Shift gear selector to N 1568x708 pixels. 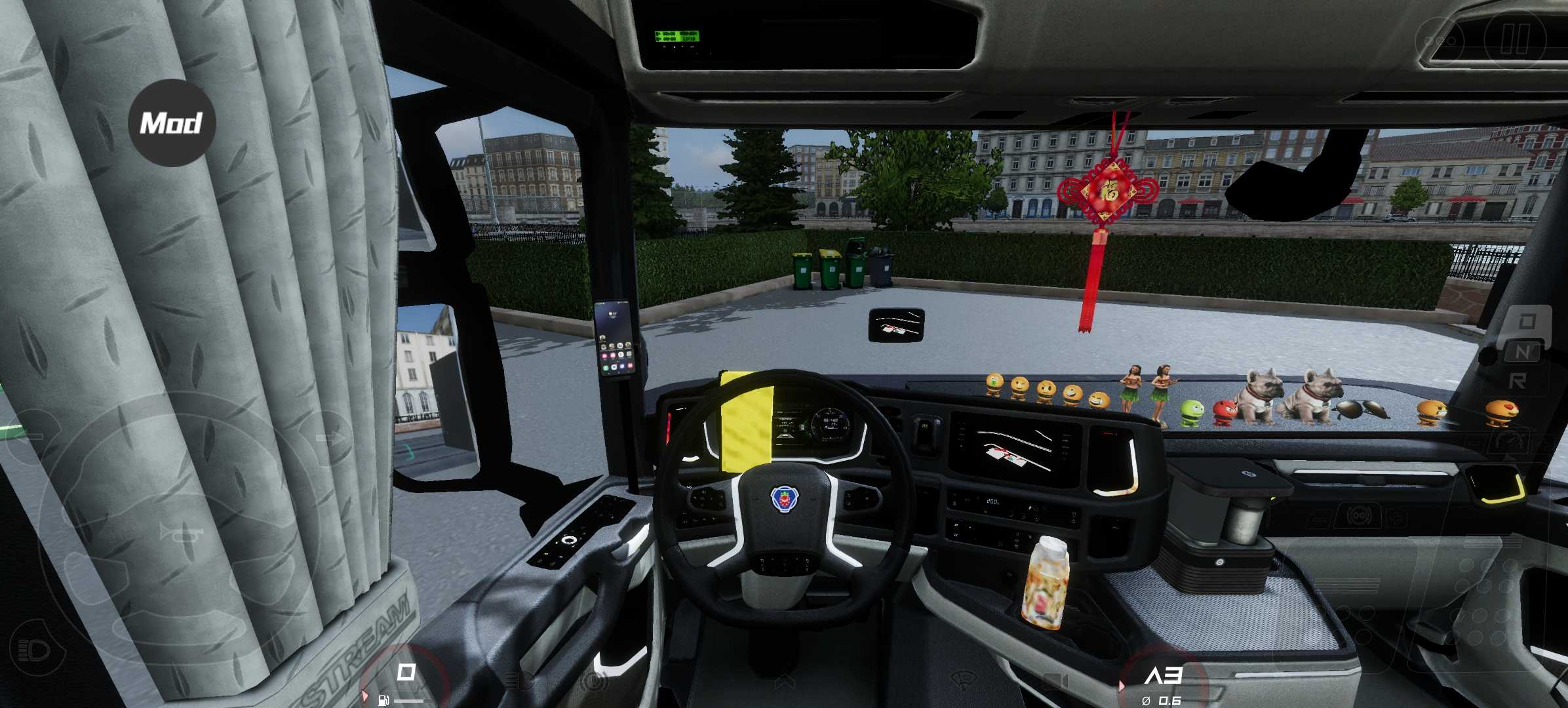click(1523, 352)
